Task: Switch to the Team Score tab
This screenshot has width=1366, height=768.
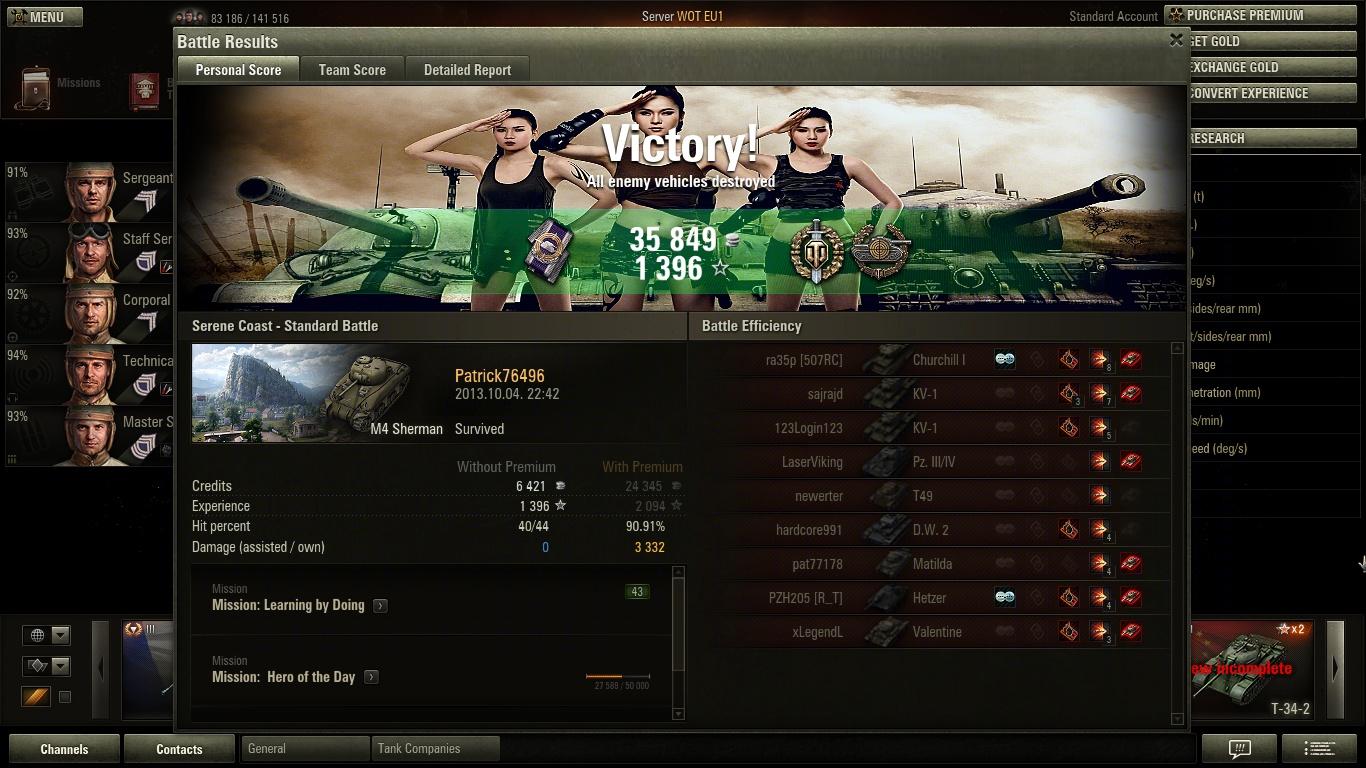Action: pos(352,70)
